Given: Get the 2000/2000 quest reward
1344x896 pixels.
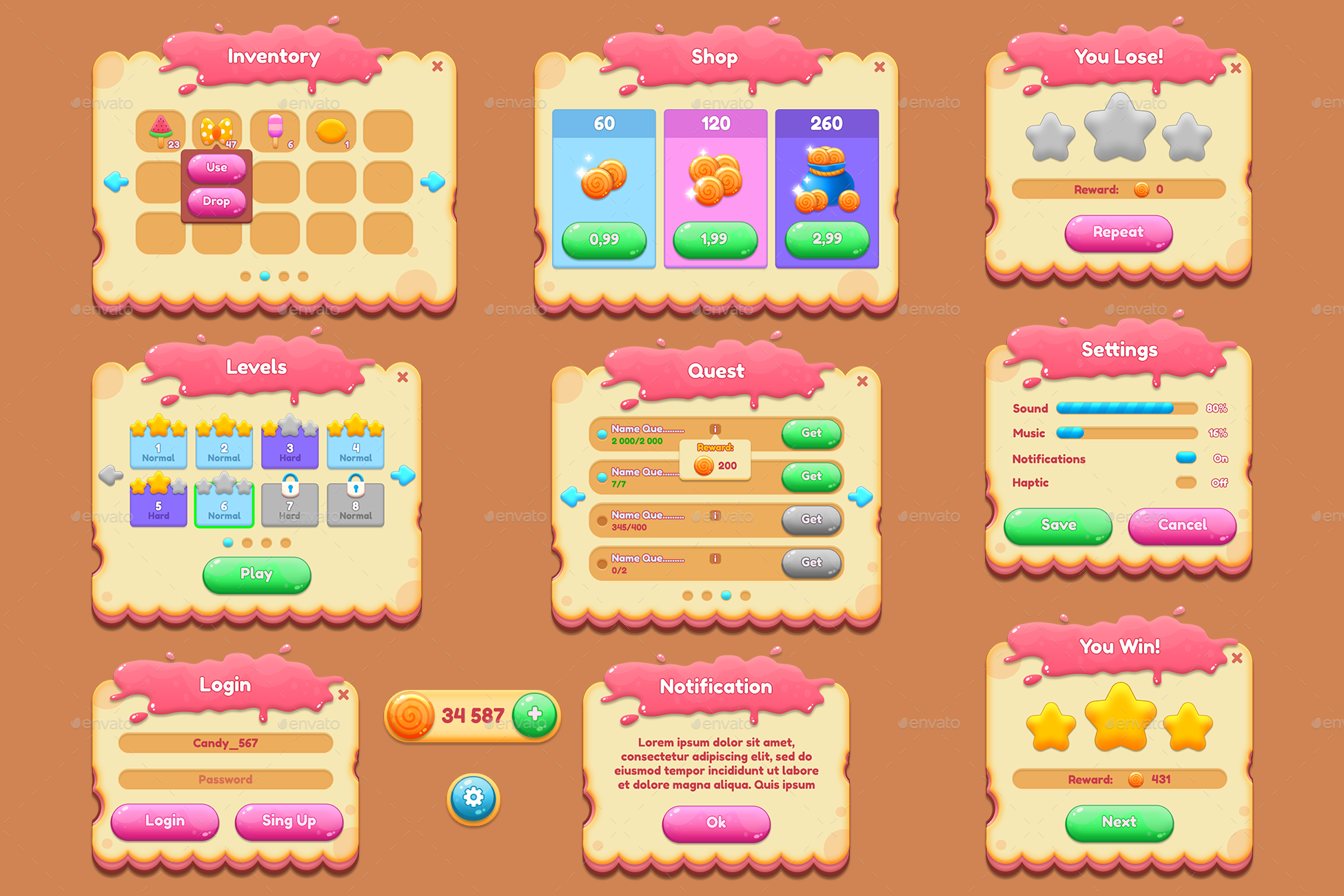Looking at the screenshot, I should pyautogui.click(x=811, y=433).
